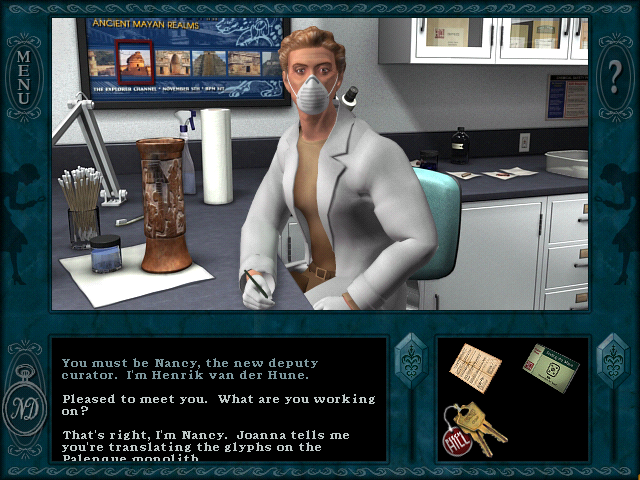Click the dialogue box scroll gem slider
The height and width of the screenshot is (480, 640).
(x=411, y=359)
